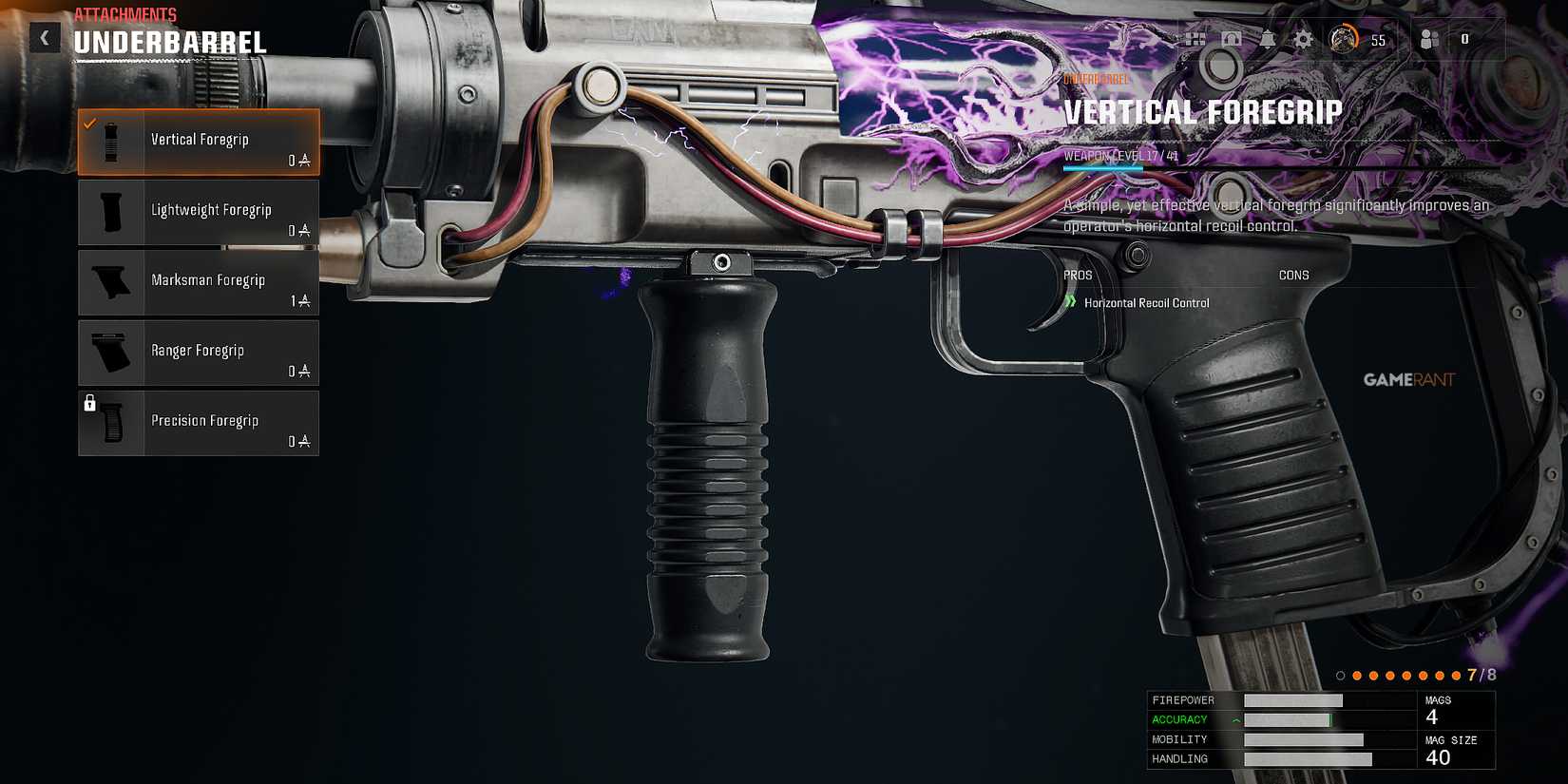This screenshot has height=784, width=1568.
Task: Choose the Marksman Foregrip
Action: pos(200,281)
